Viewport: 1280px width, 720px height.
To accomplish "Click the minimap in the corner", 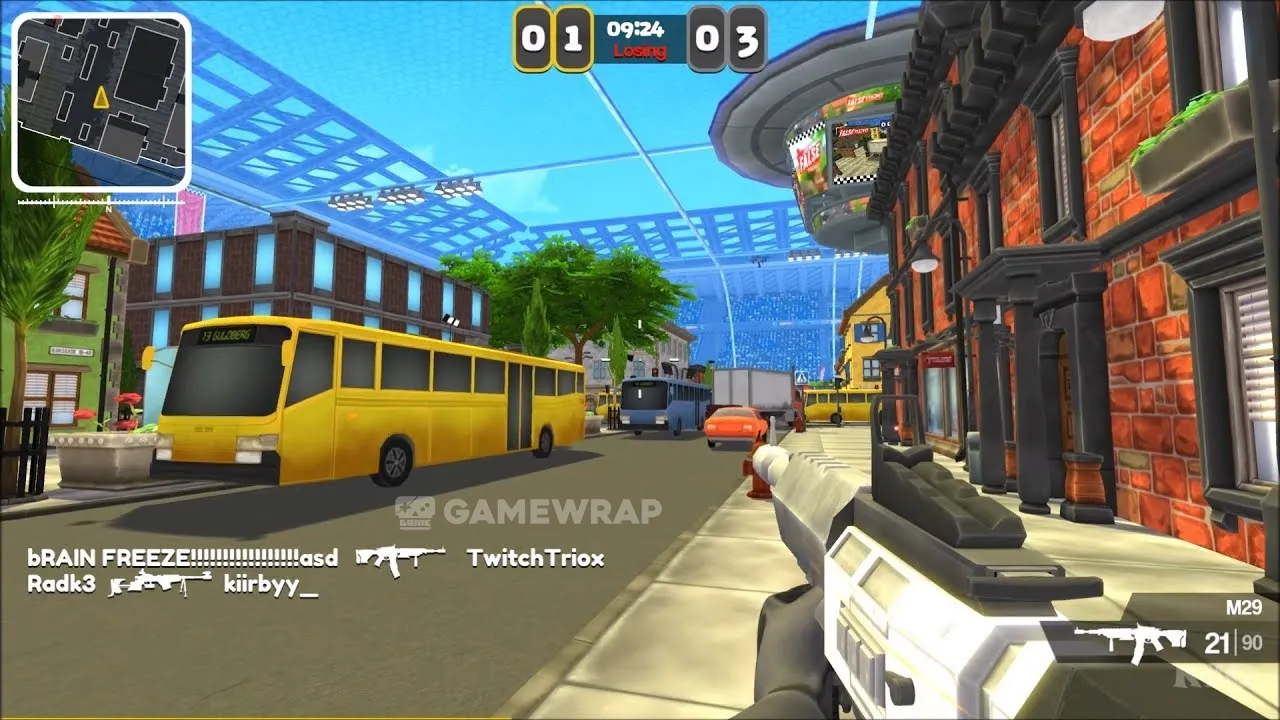I will coord(101,101).
